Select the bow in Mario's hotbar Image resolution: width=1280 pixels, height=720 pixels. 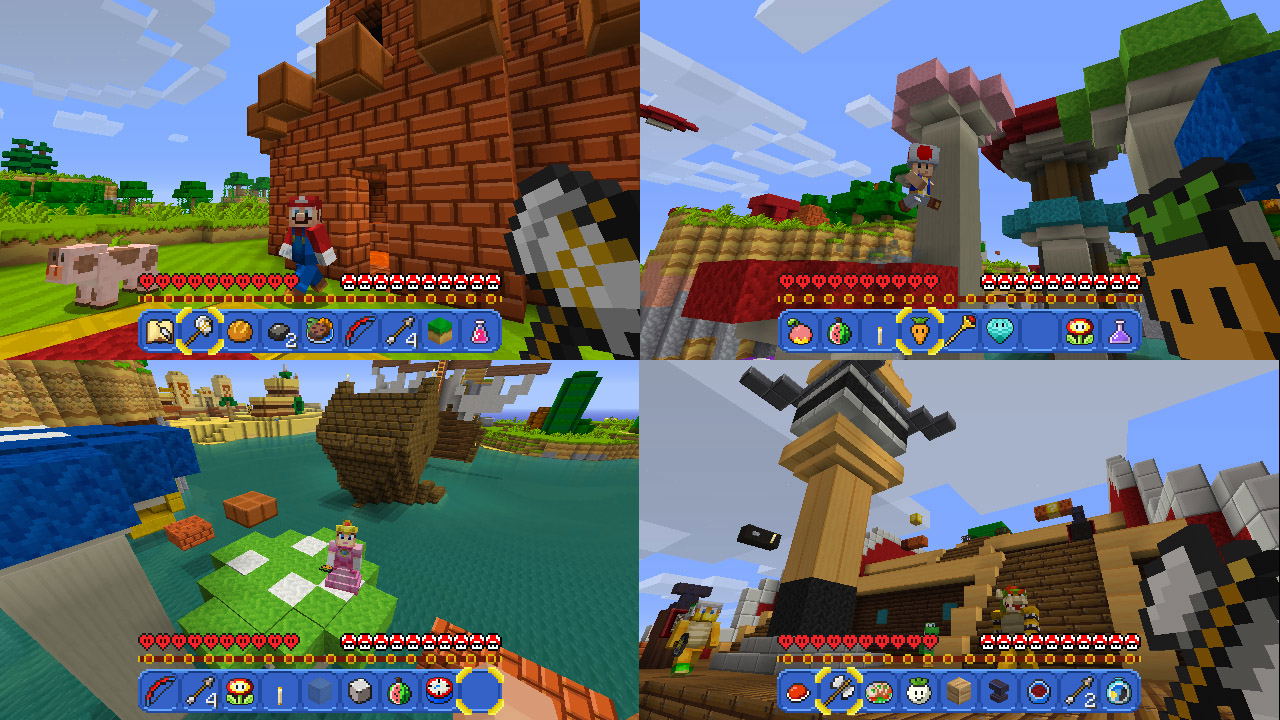tap(357, 332)
